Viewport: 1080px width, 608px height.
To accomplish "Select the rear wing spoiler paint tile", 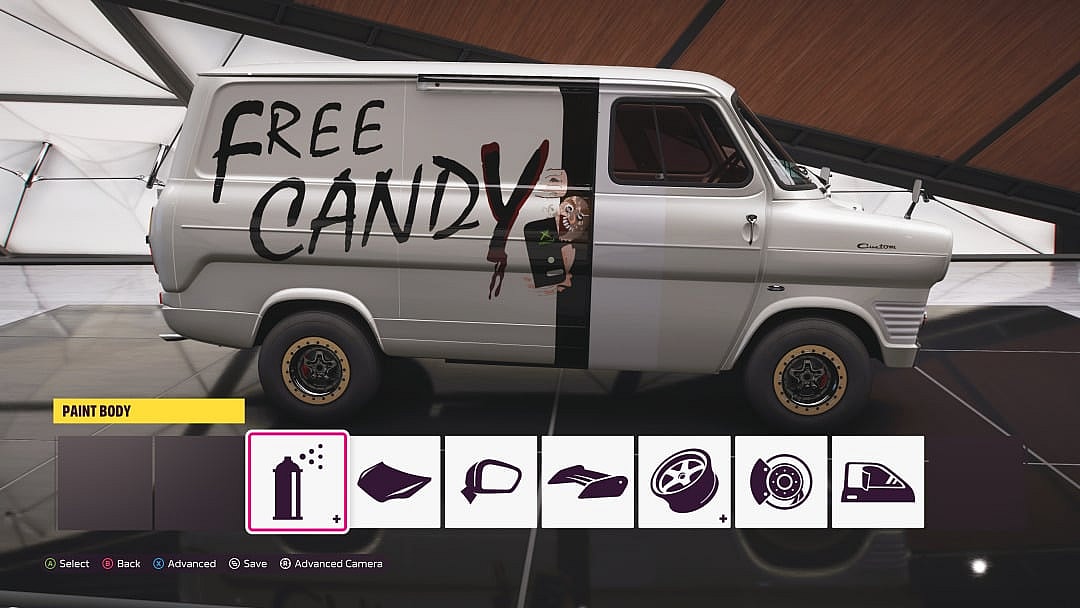I will tap(587, 482).
